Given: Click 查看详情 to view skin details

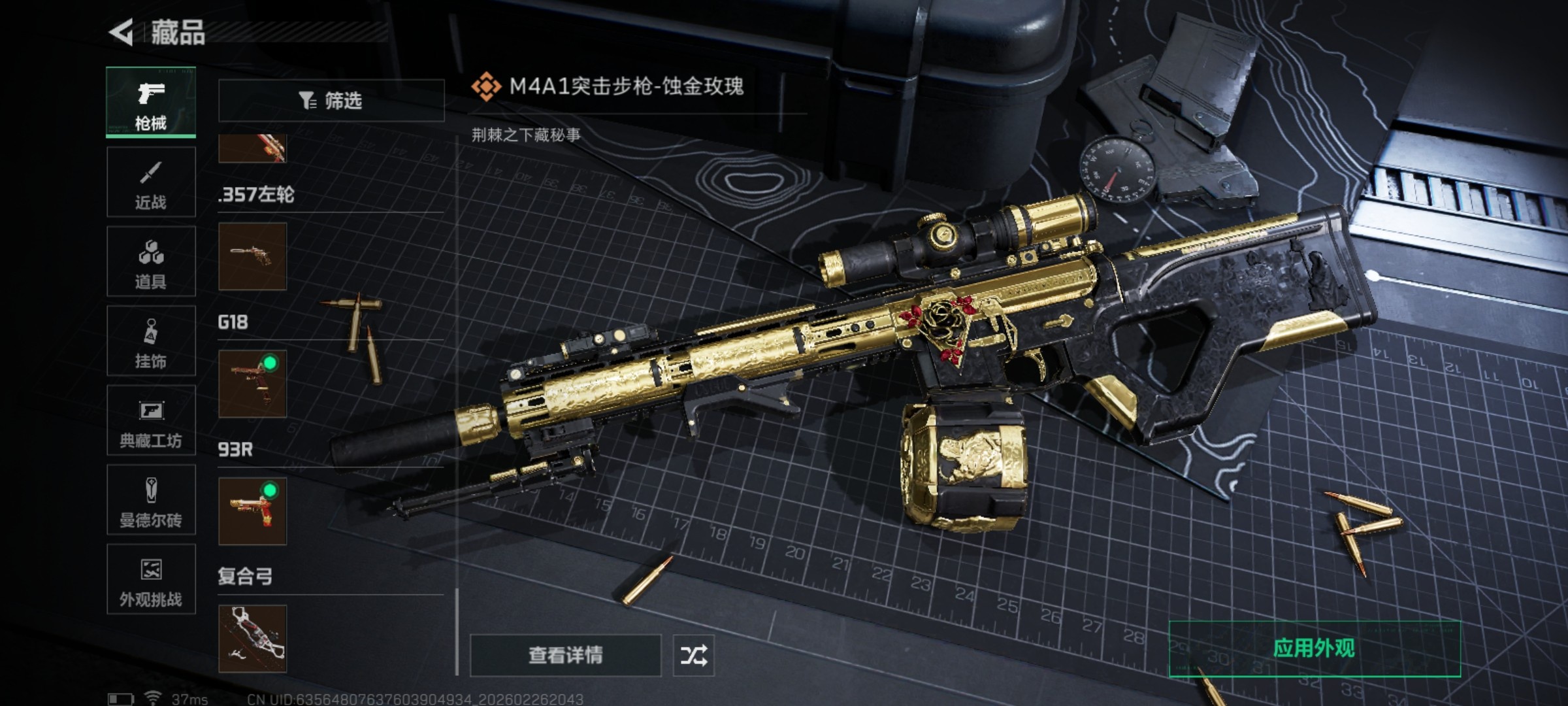Looking at the screenshot, I should click(565, 655).
